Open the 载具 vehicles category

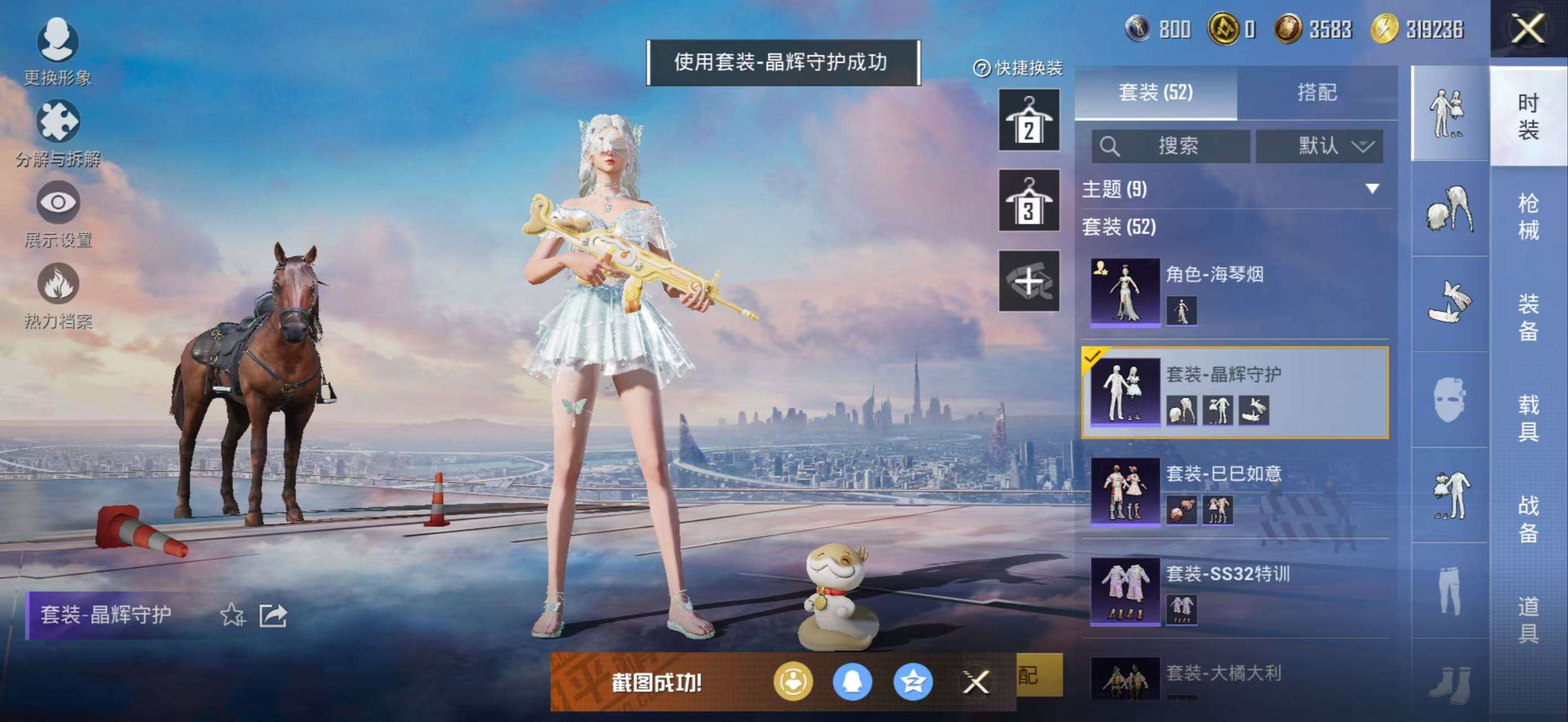tap(1528, 417)
